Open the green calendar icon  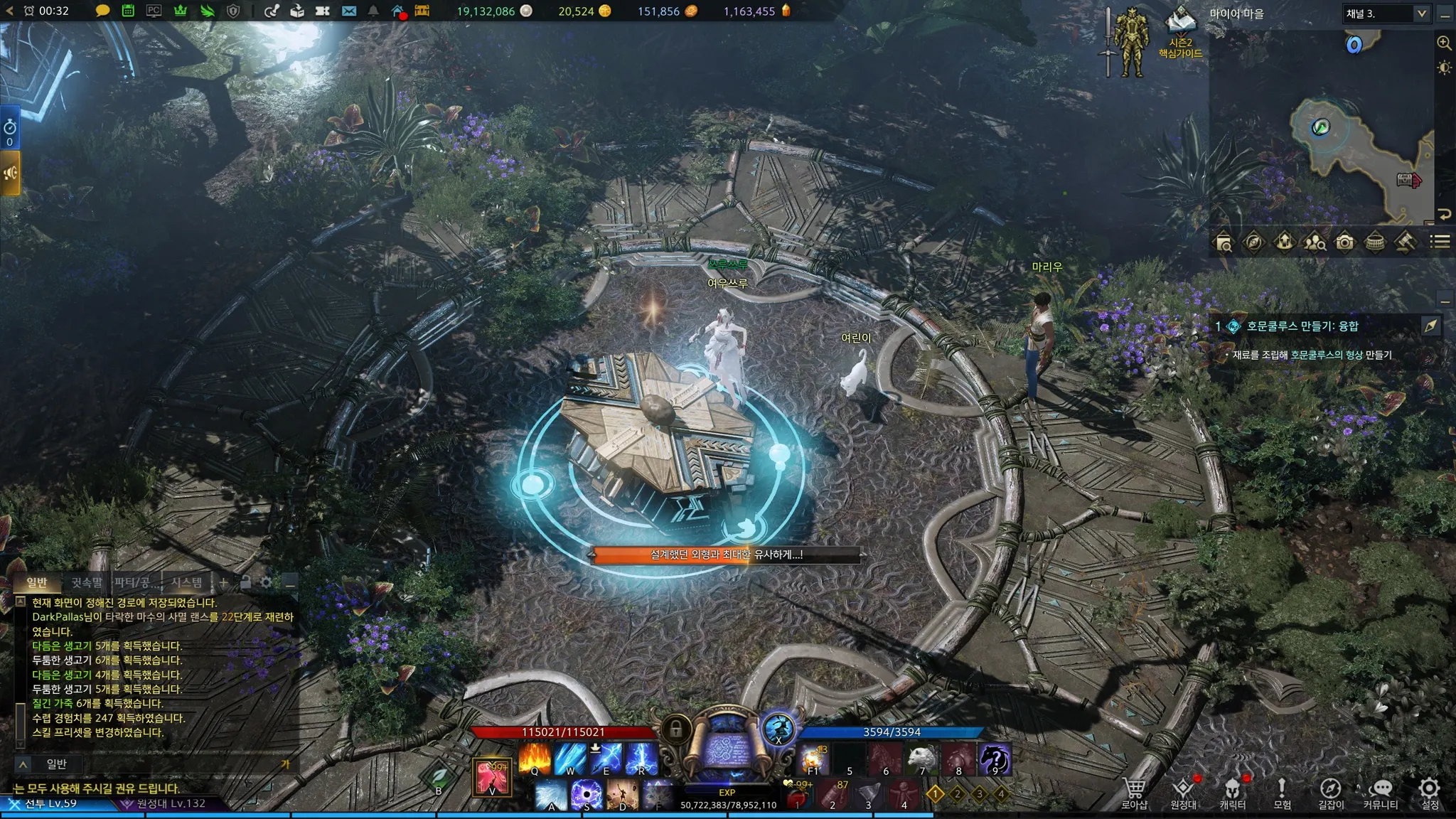click(128, 11)
